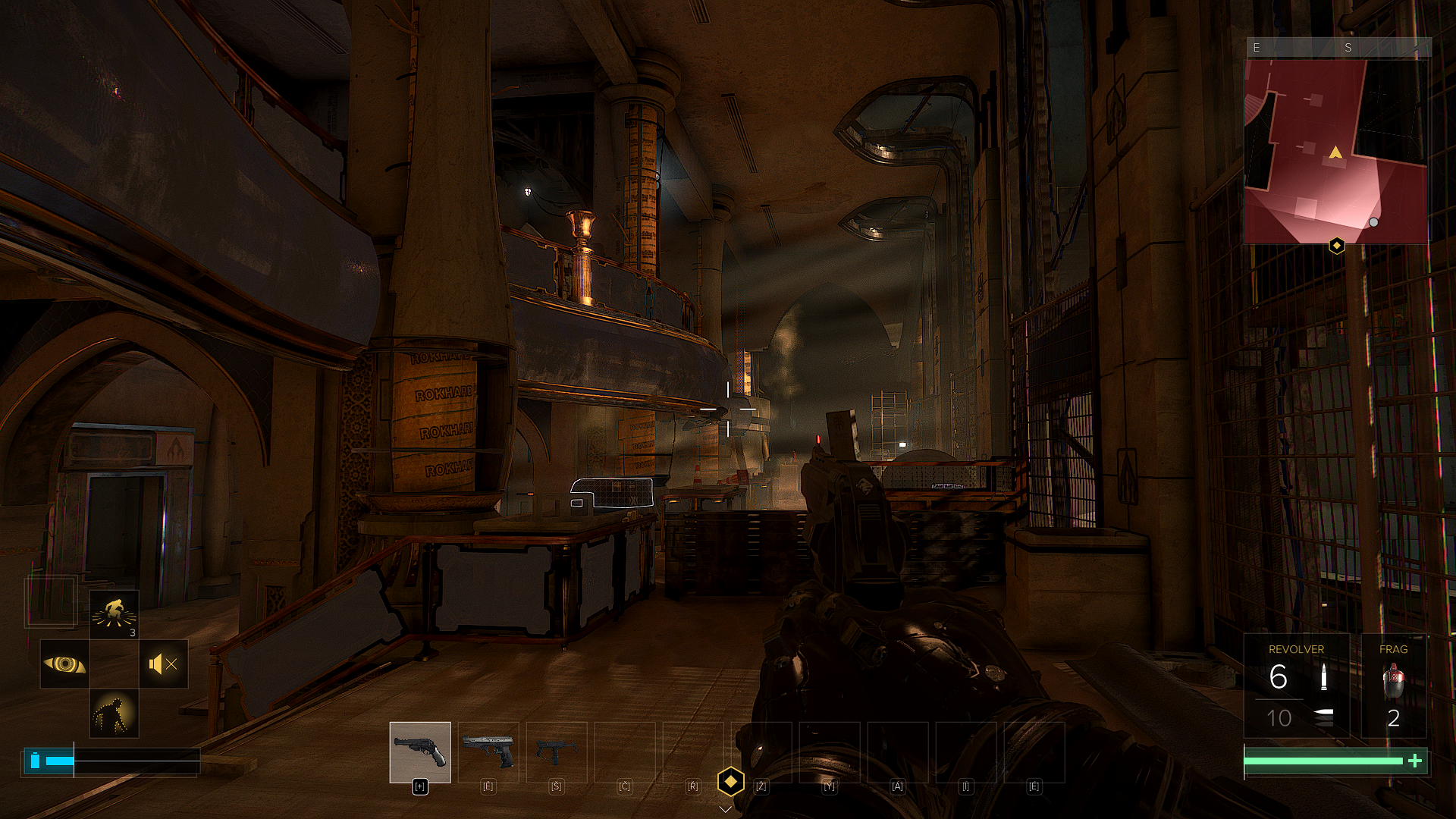Select the submachine gun hotbar slot
The width and height of the screenshot is (1456, 819).
tap(557, 752)
